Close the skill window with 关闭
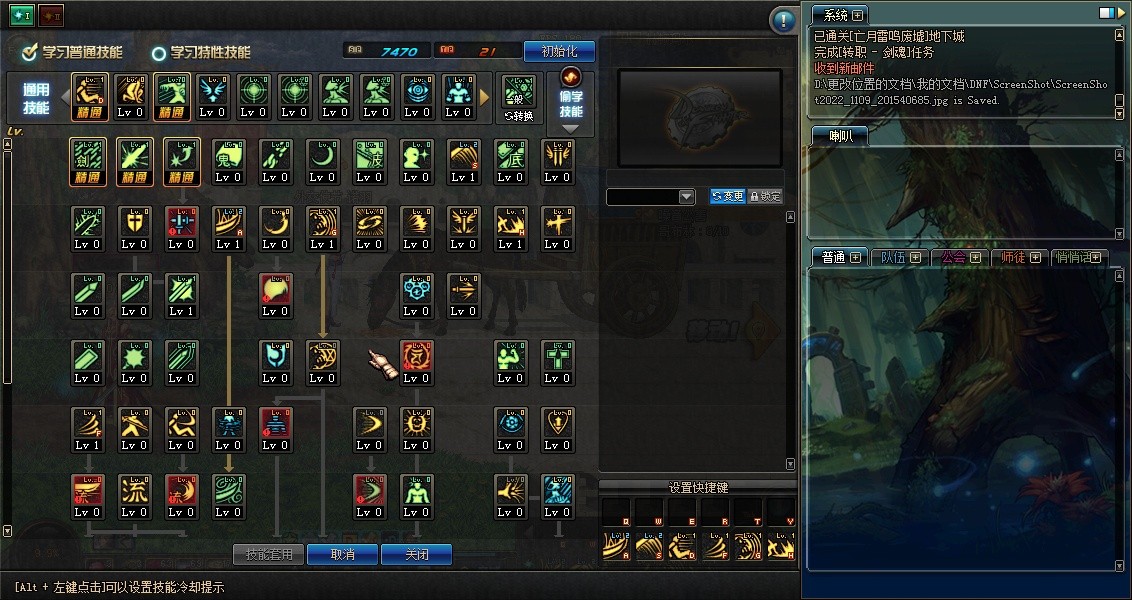This screenshot has height=600, width=1132. (416, 554)
